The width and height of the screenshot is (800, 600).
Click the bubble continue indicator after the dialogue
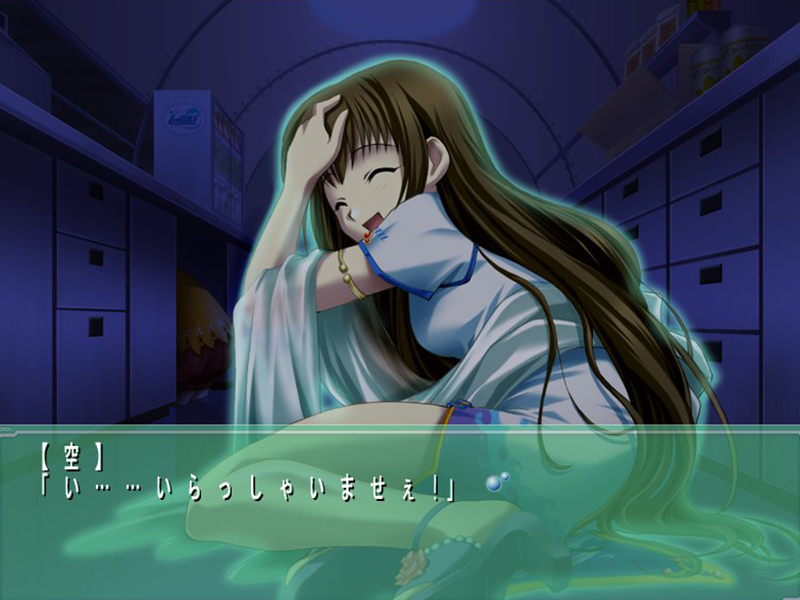[x=496, y=482]
